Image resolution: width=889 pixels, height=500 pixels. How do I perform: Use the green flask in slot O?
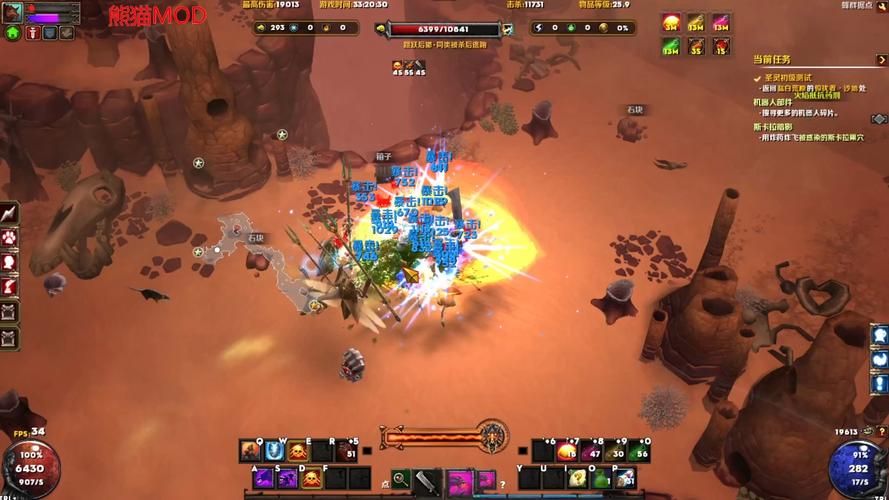tap(601, 479)
